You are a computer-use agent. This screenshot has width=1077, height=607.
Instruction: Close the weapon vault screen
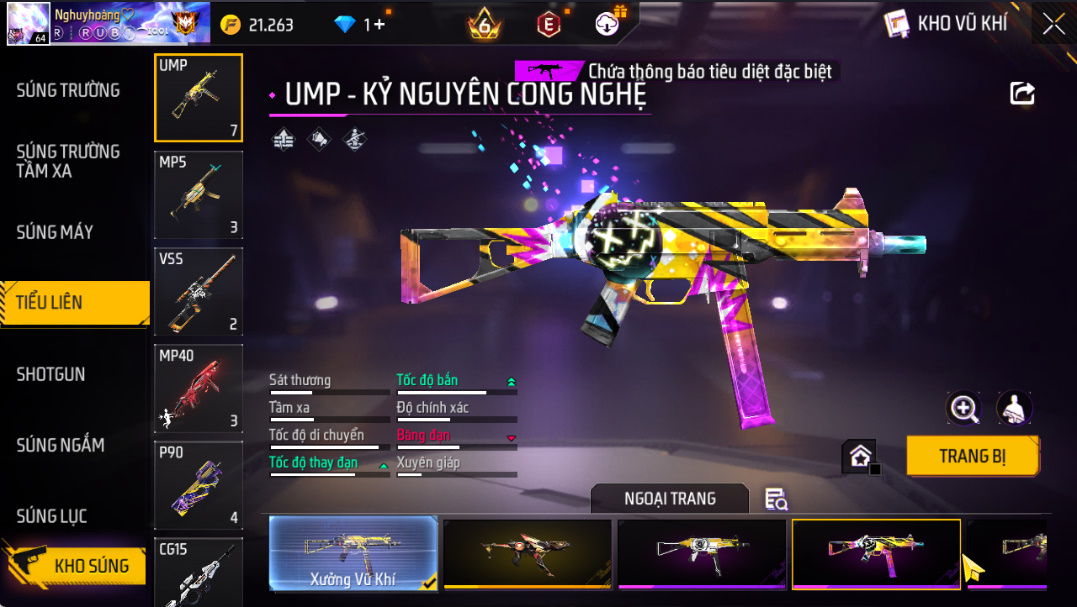click(x=1053, y=24)
